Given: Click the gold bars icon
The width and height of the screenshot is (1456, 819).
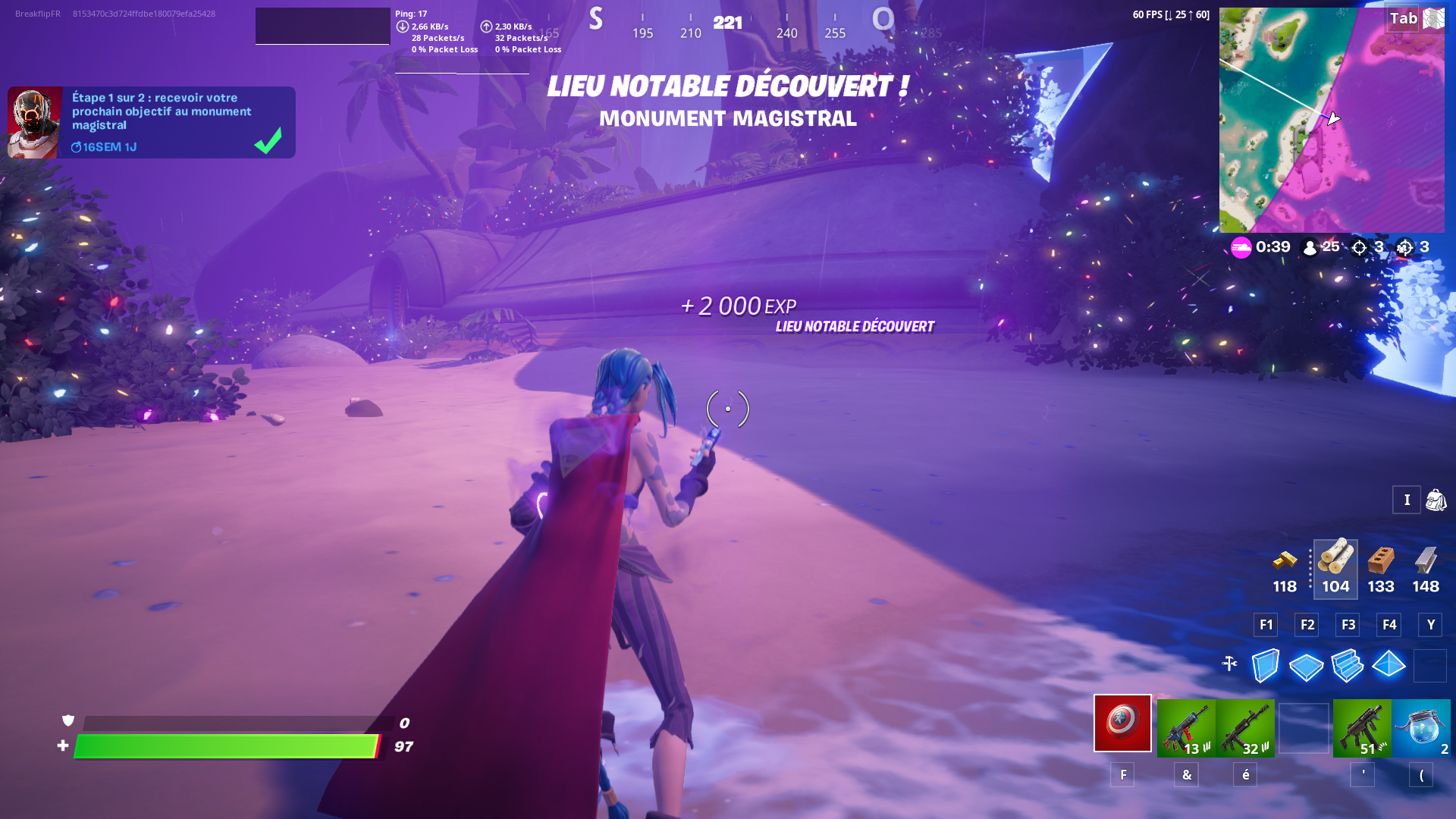Looking at the screenshot, I should tap(1283, 563).
